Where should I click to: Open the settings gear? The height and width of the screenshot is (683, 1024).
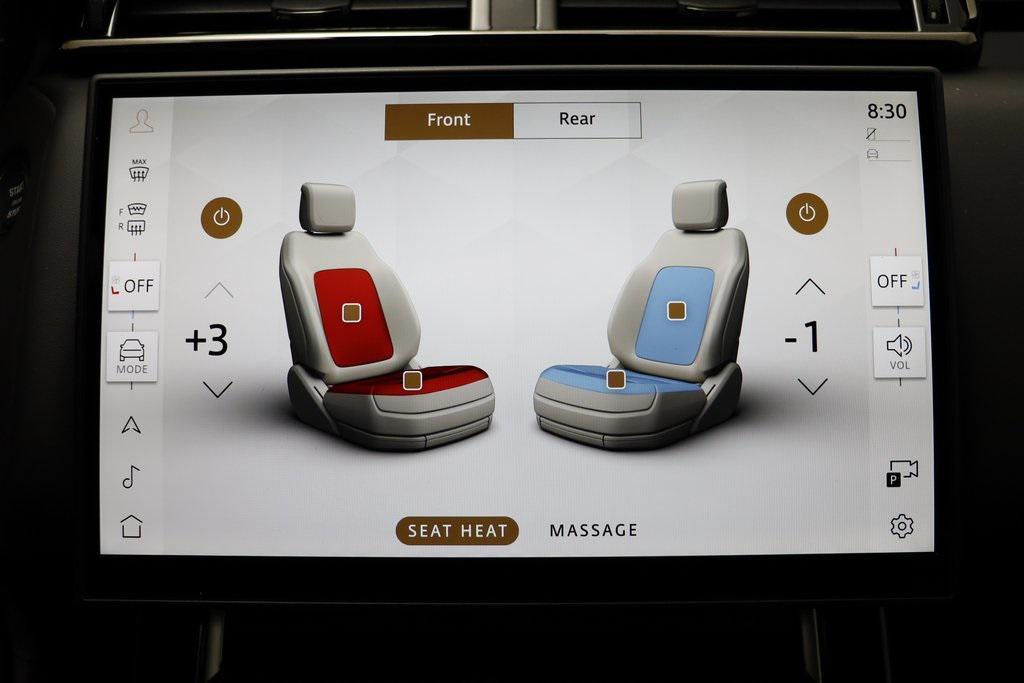[x=902, y=526]
